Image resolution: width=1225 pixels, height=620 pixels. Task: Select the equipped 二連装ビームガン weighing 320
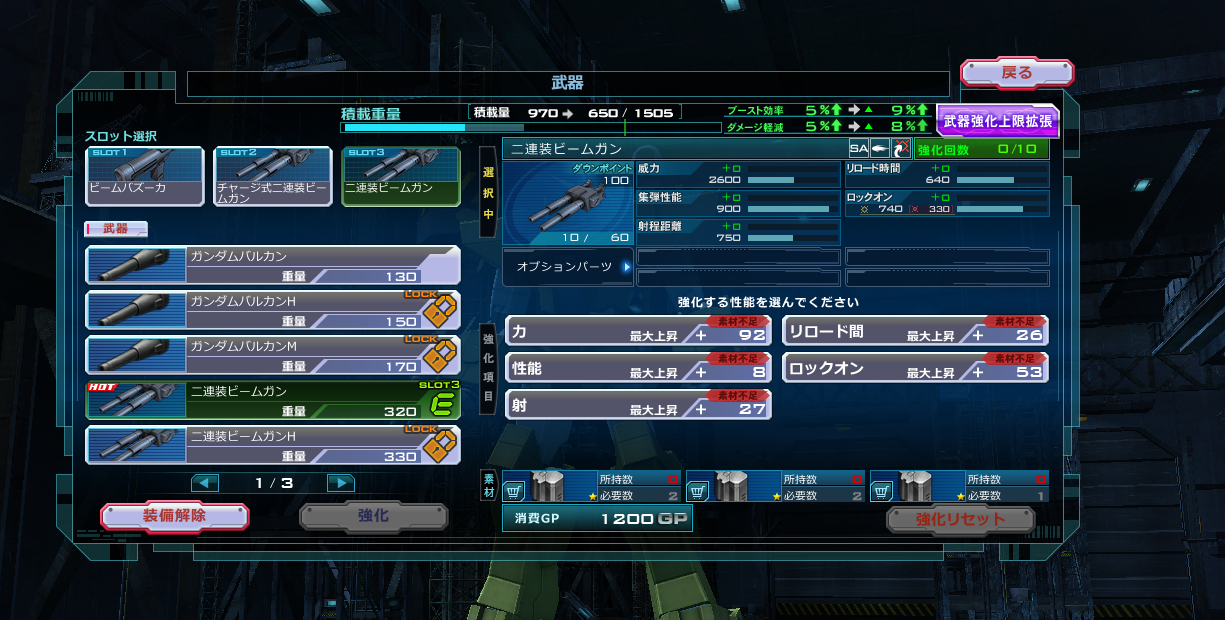pyautogui.click(x=273, y=400)
